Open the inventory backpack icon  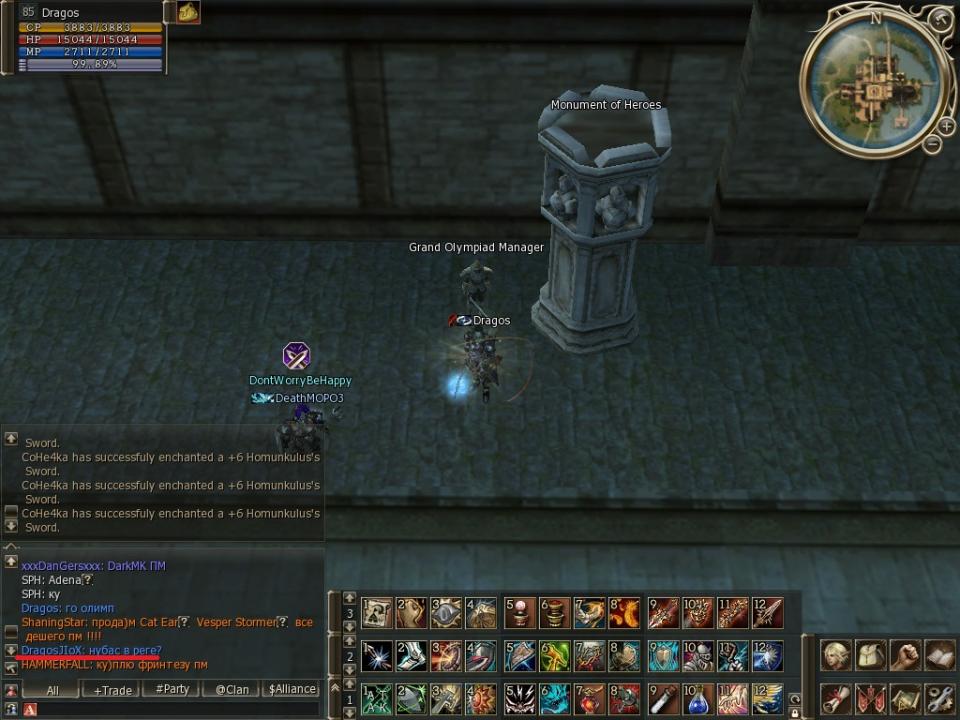click(871, 656)
